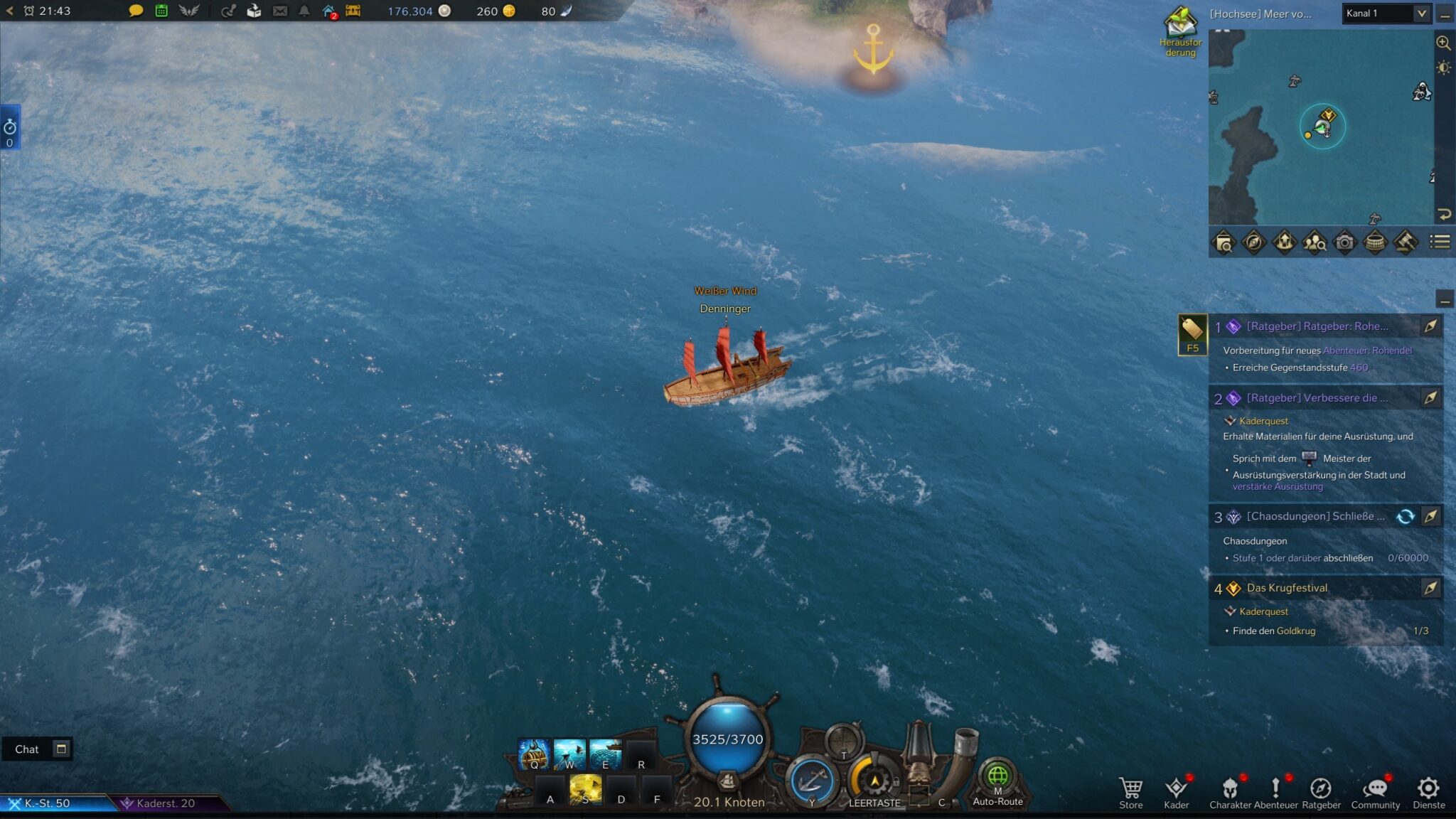
Task: Open the Charakter menu
Action: 1230,791
